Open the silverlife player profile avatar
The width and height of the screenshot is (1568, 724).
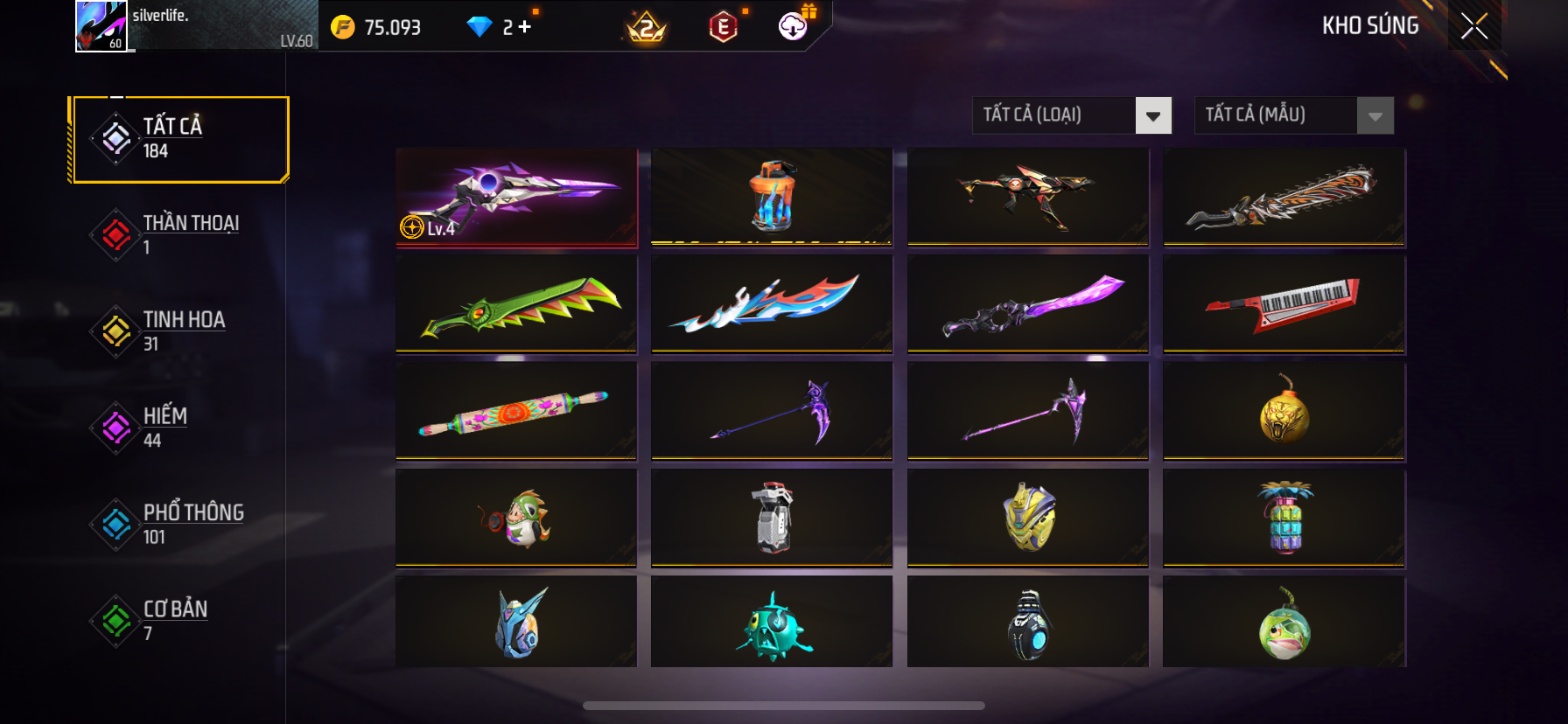pos(101,26)
